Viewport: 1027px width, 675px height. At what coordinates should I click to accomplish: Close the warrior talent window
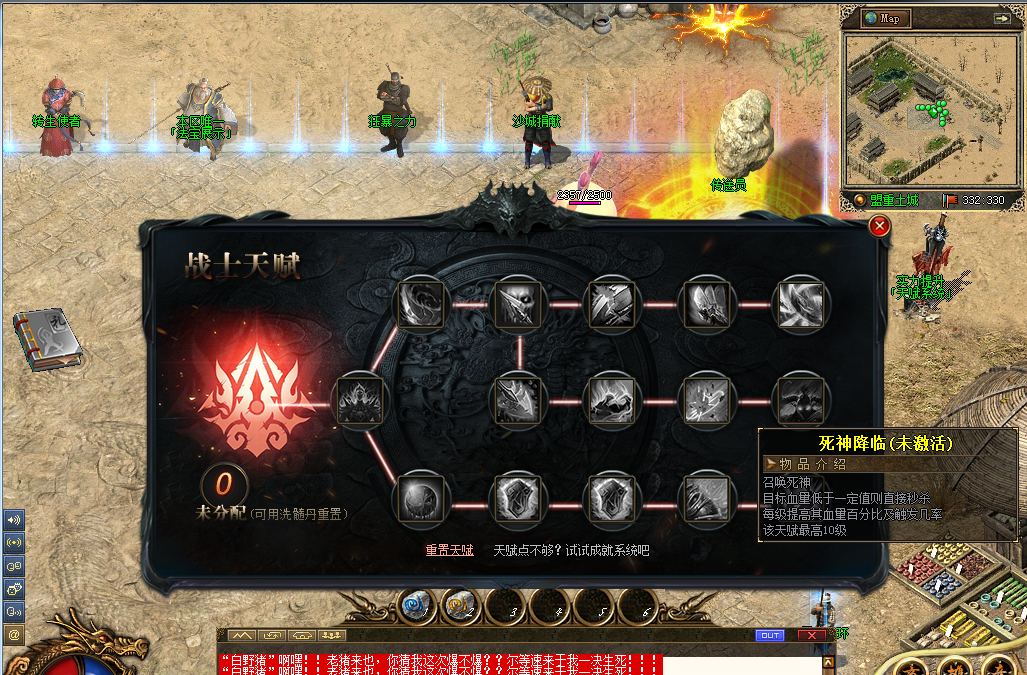tap(880, 226)
